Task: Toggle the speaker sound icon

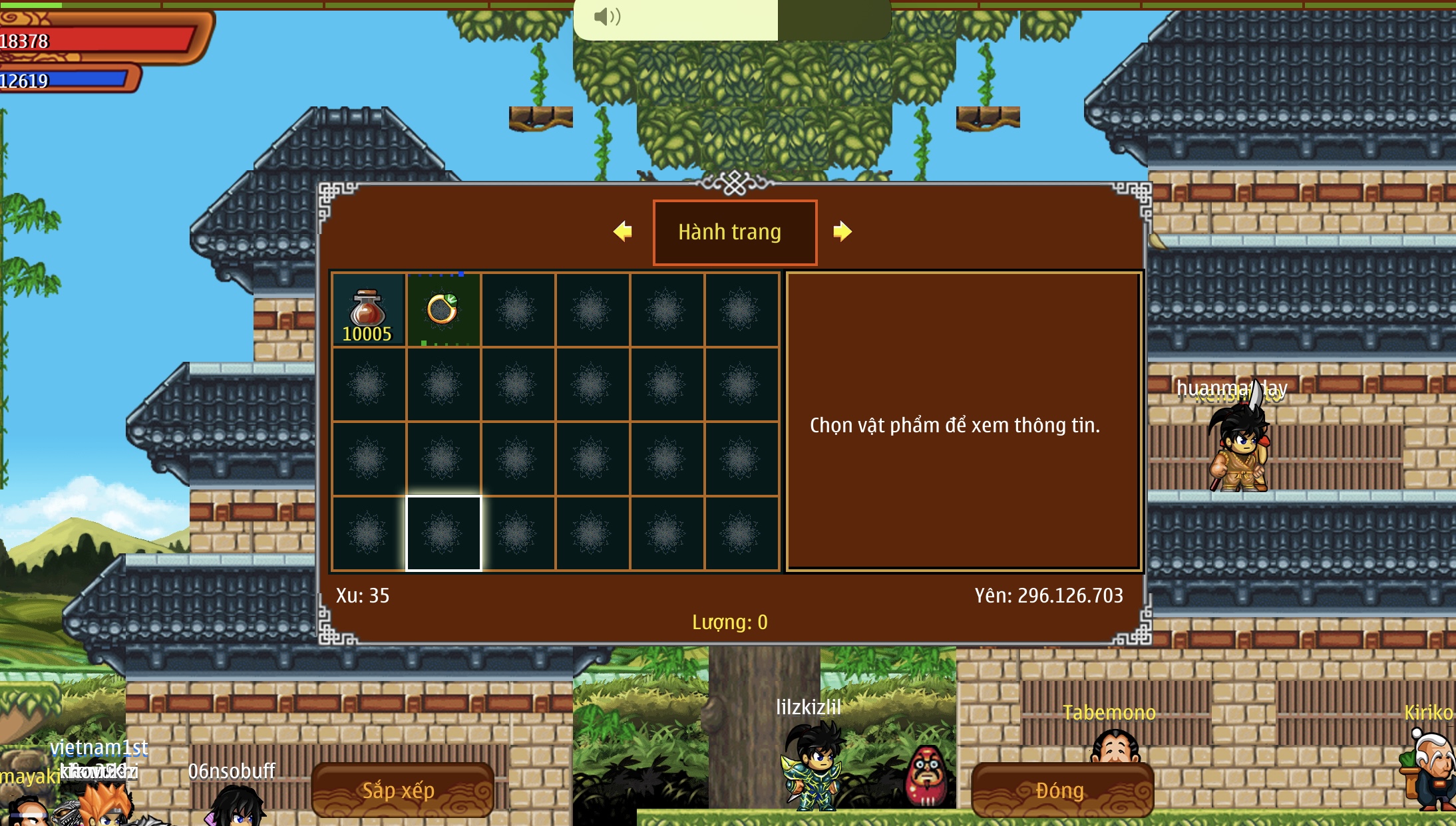Action: [x=607, y=17]
